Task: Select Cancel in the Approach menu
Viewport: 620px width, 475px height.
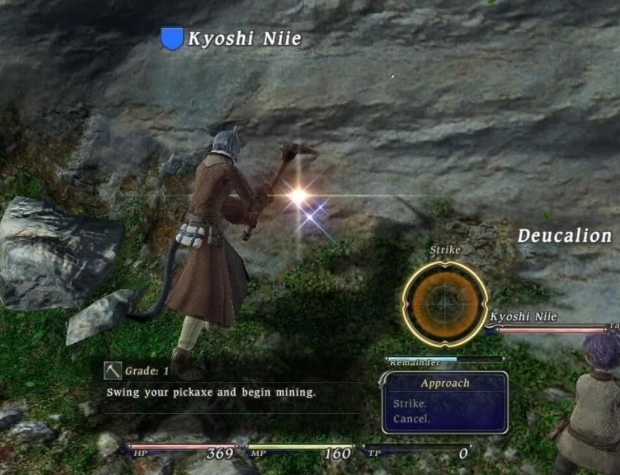Action: click(411, 419)
